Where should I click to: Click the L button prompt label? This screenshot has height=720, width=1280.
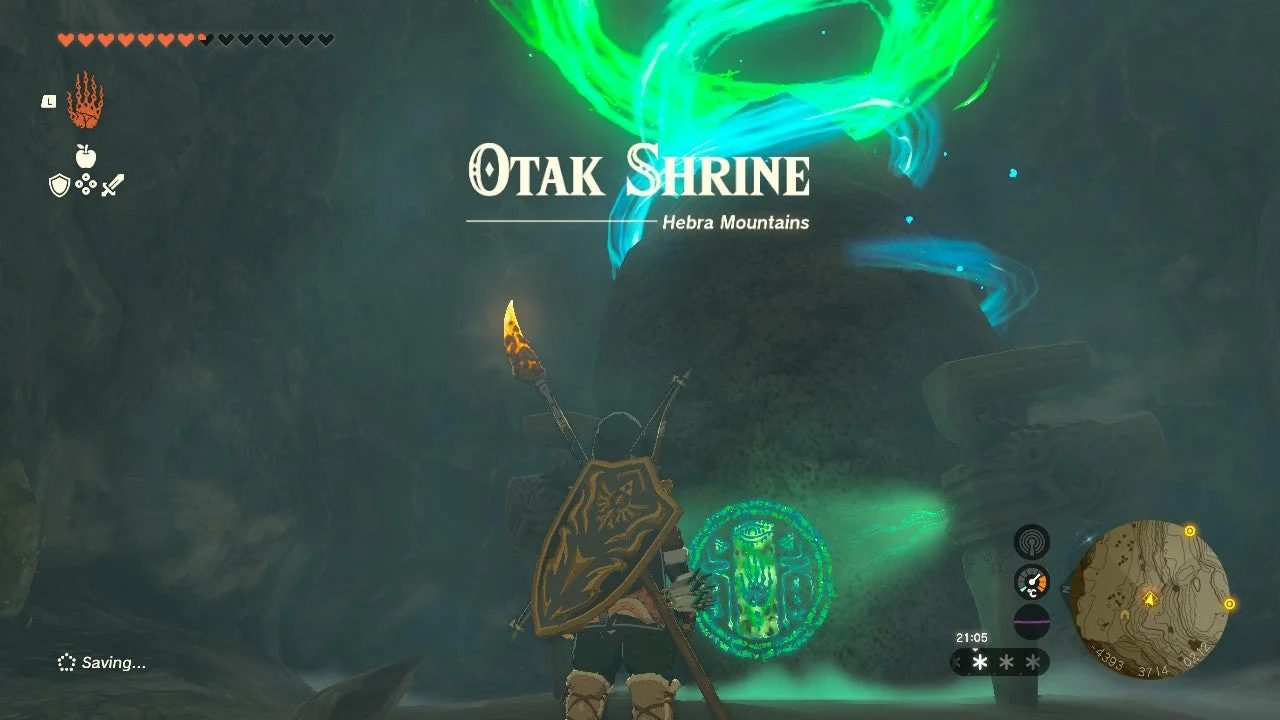point(48,101)
